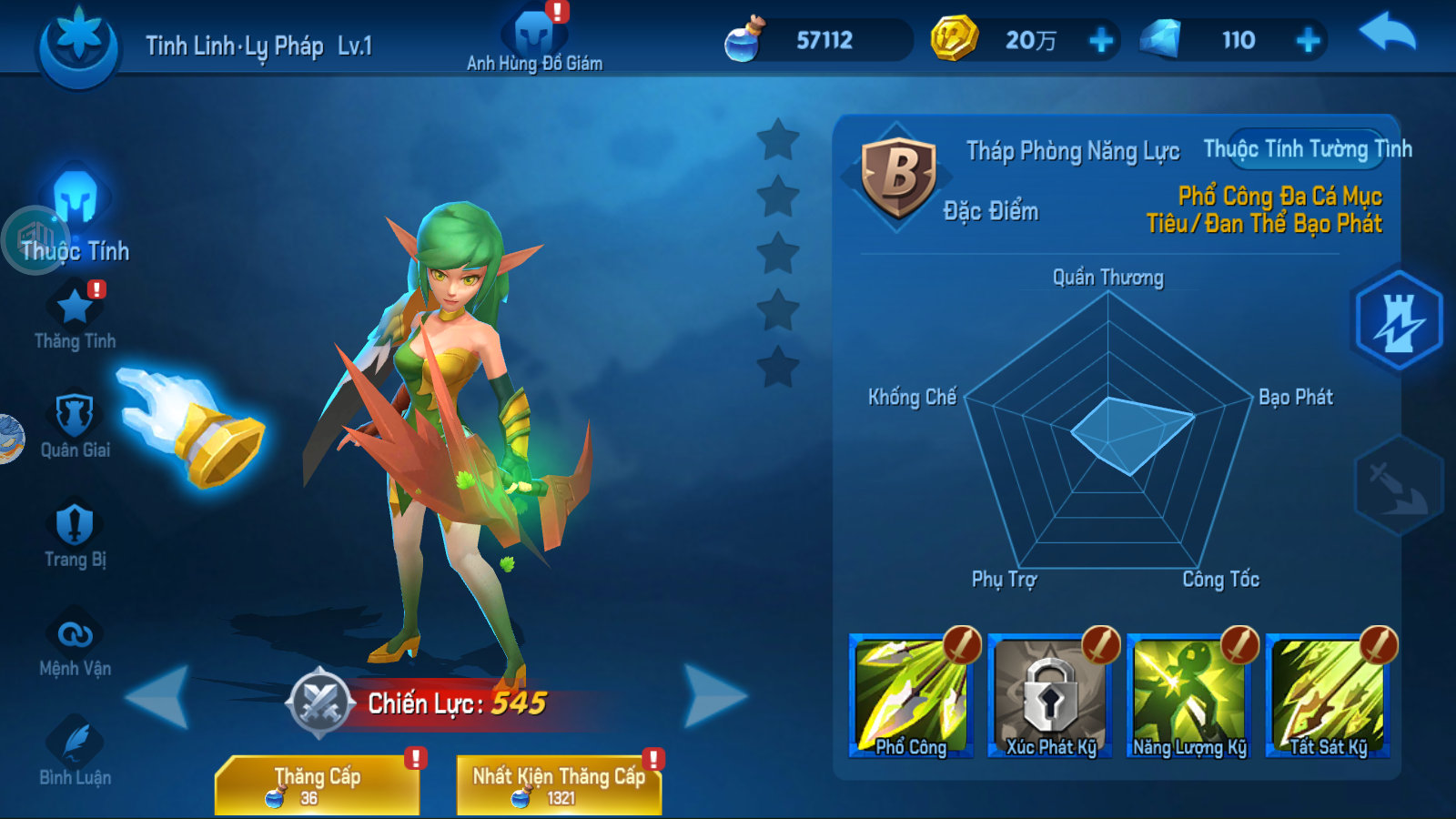View the Tất Sát Kỹ ultimate skill
Screen dimensions: 1456x819
(x=1329, y=698)
